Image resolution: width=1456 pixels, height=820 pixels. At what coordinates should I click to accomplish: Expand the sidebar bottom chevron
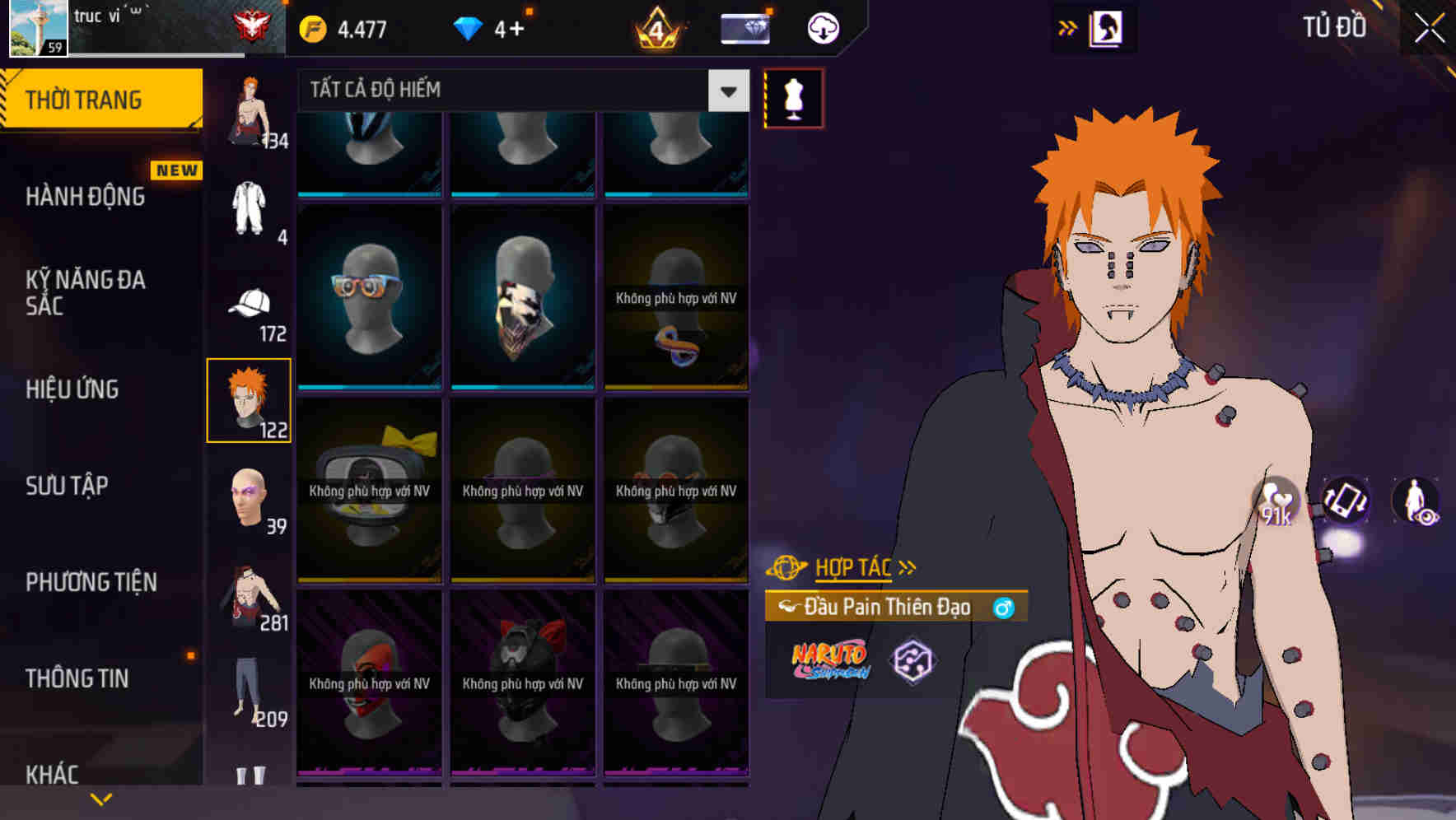[x=100, y=799]
